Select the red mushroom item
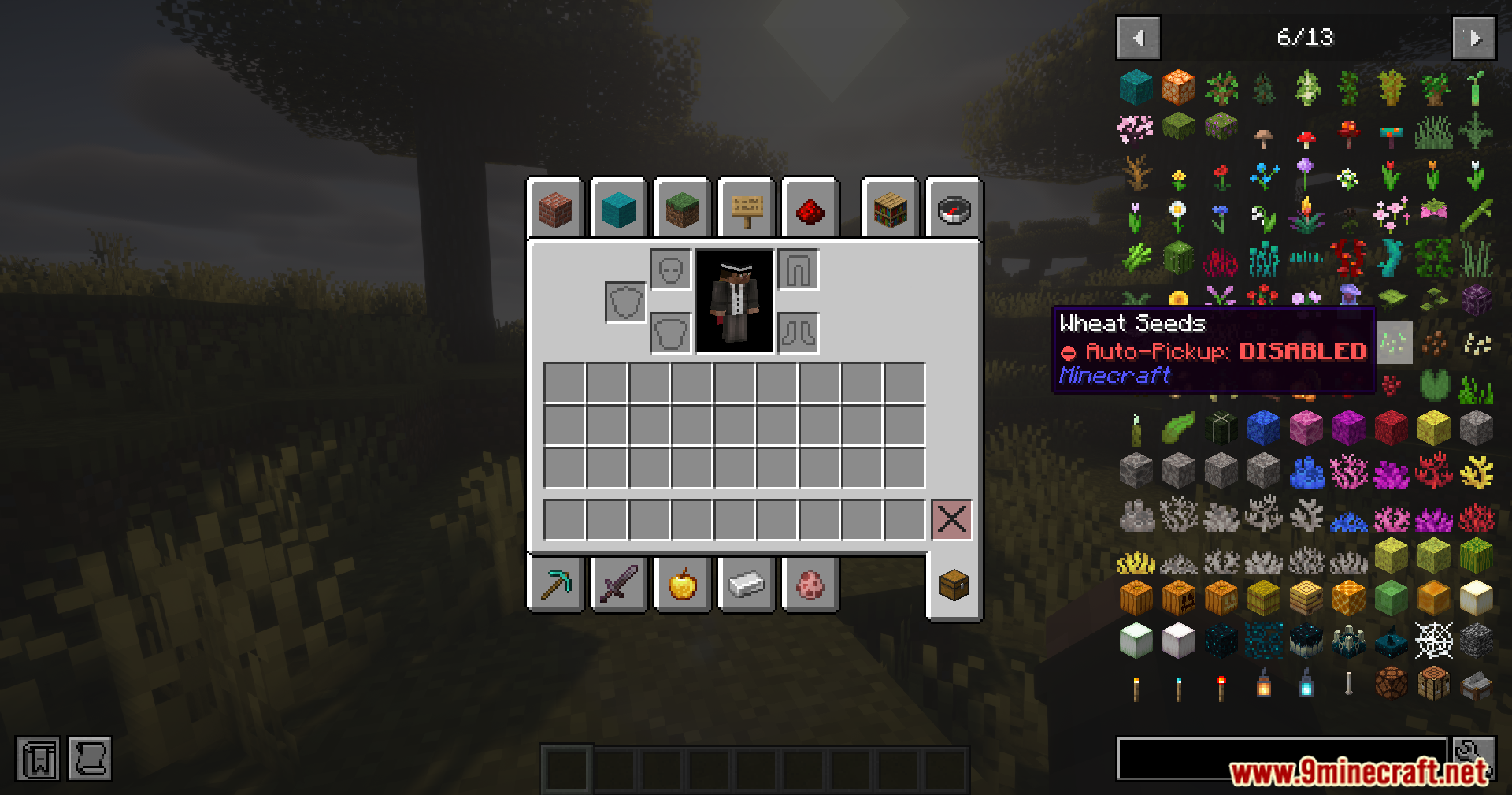1512x795 pixels. coord(1306,136)
